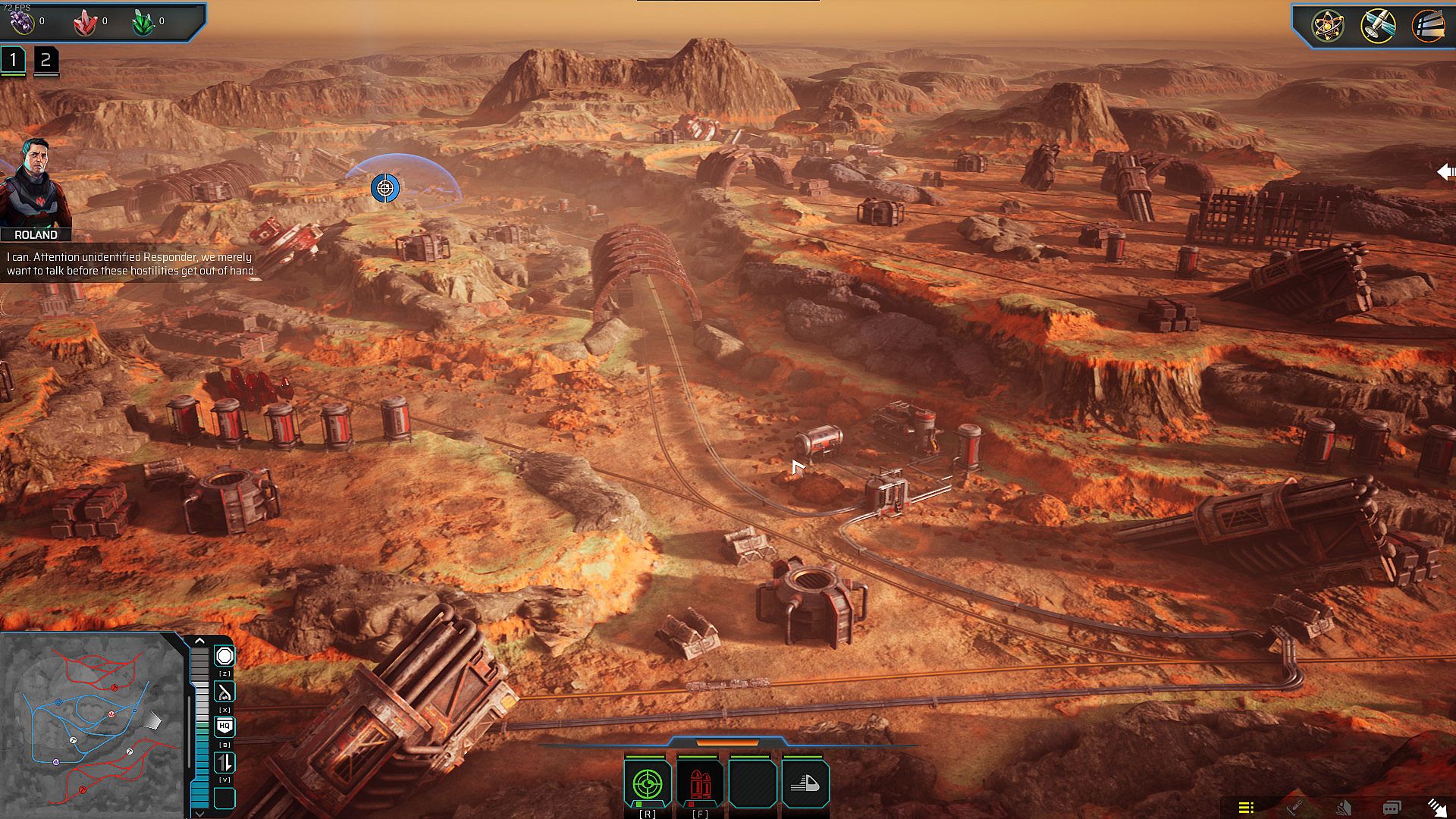Activate the green targeting scan ability
Viewport: 1456px width, 819px height.
(x=647, y=783)
